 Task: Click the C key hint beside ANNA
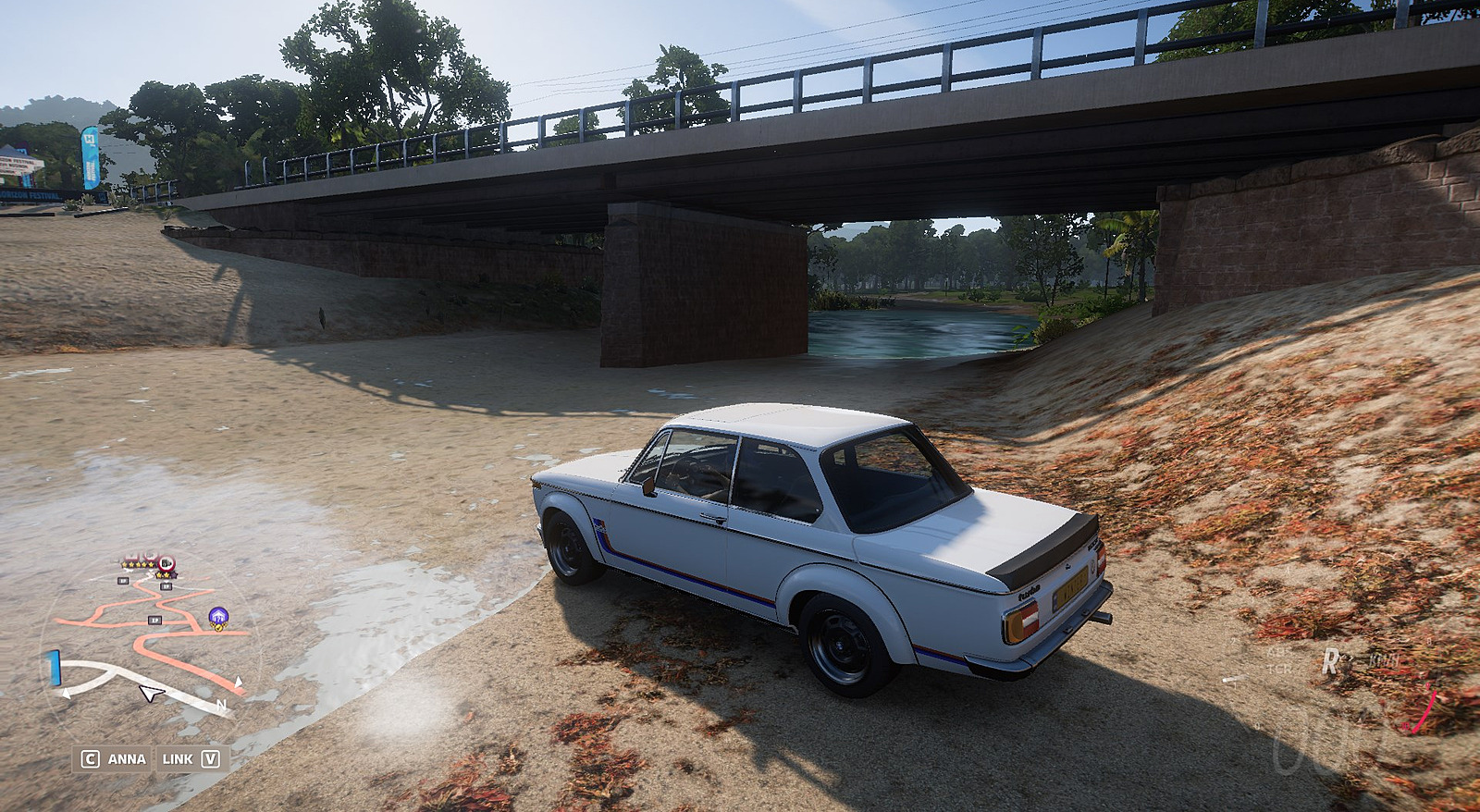(91, 758)
